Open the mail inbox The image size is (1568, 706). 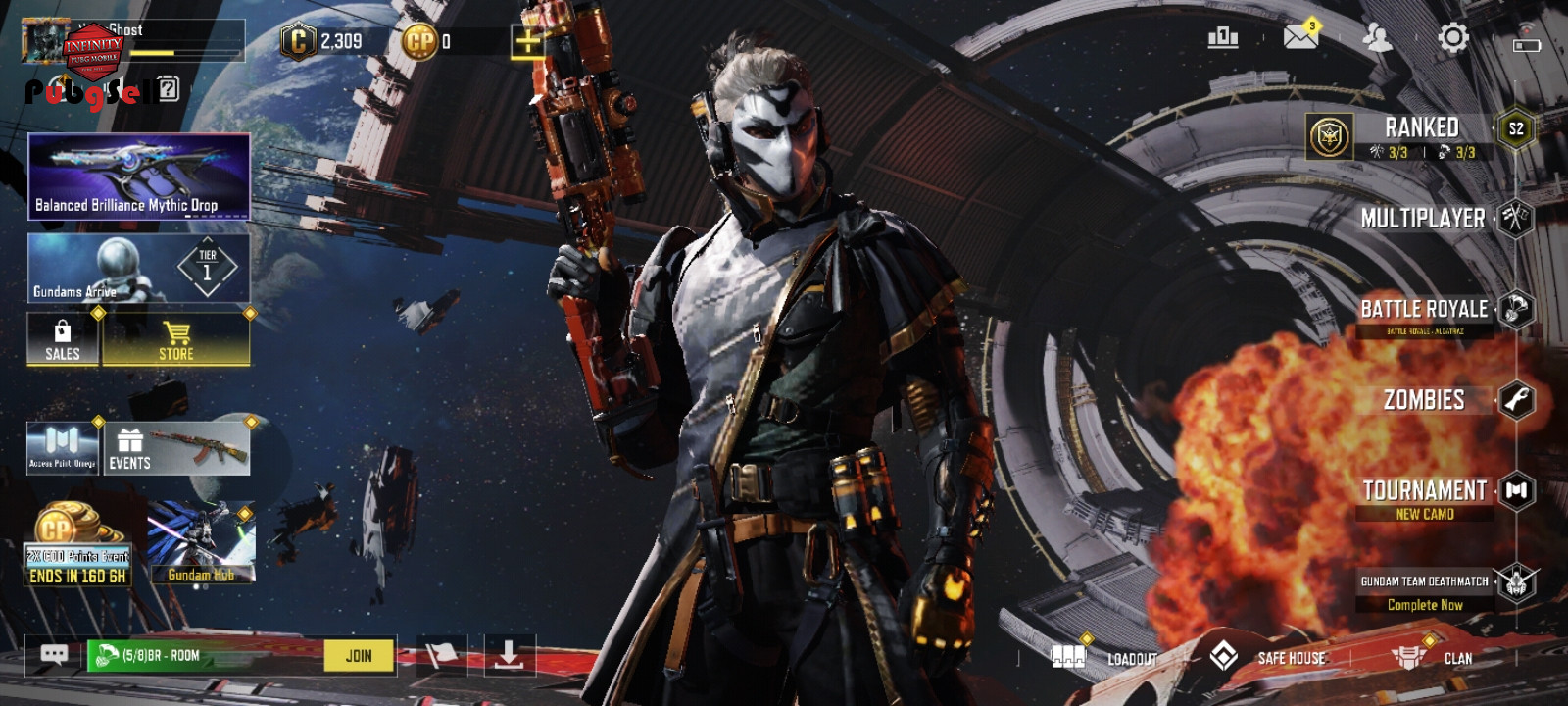tap(1300, 38)
